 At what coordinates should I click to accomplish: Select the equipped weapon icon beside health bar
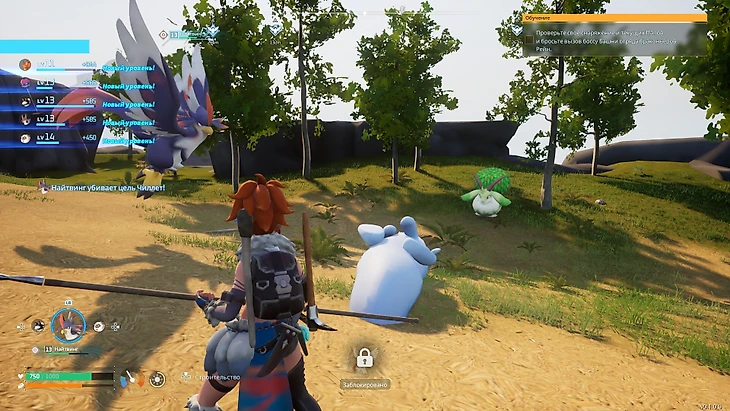(x=131, y=378)
